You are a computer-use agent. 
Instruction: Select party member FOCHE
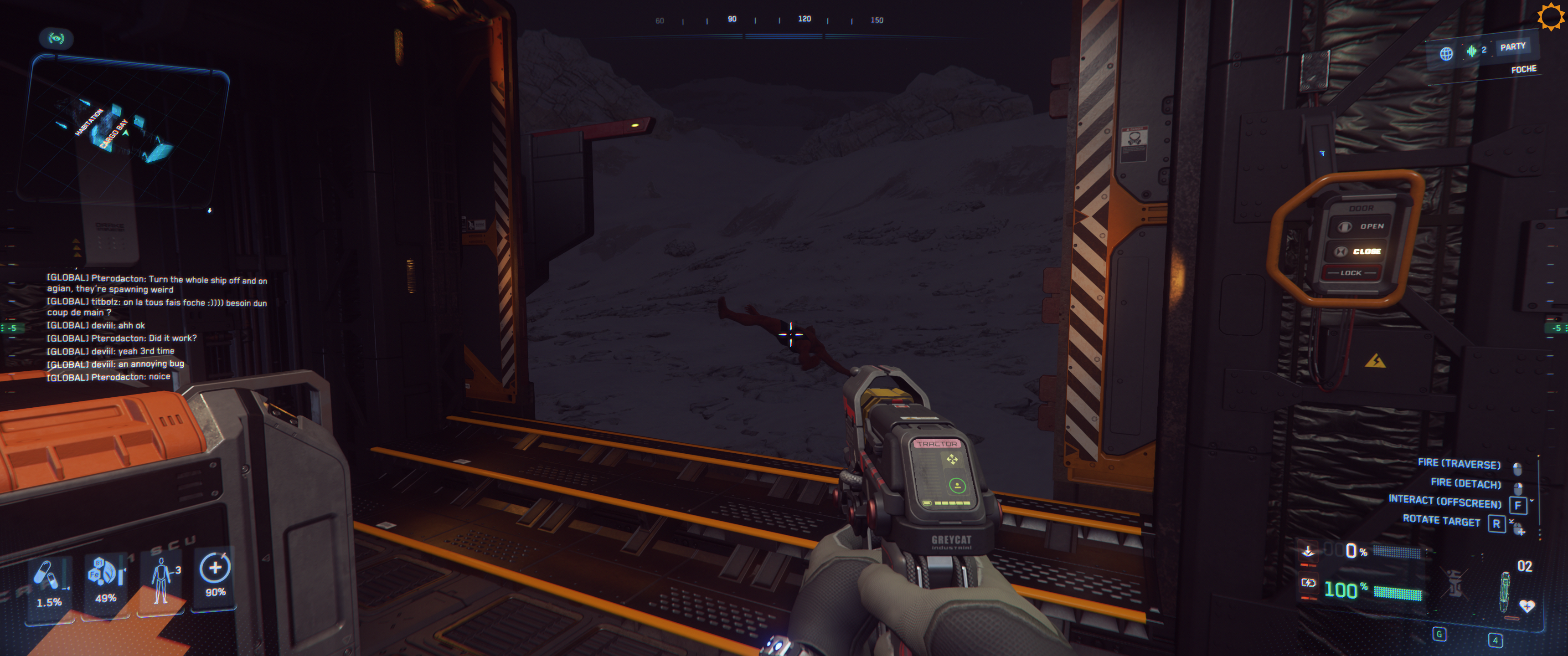[x=1524, y=69]
